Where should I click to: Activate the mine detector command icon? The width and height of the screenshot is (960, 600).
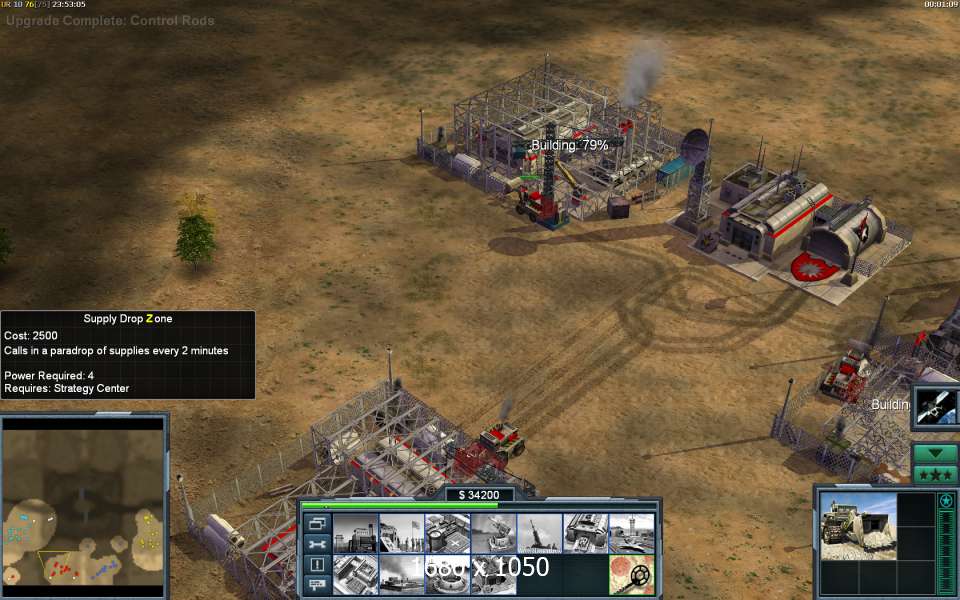point(631,575)
